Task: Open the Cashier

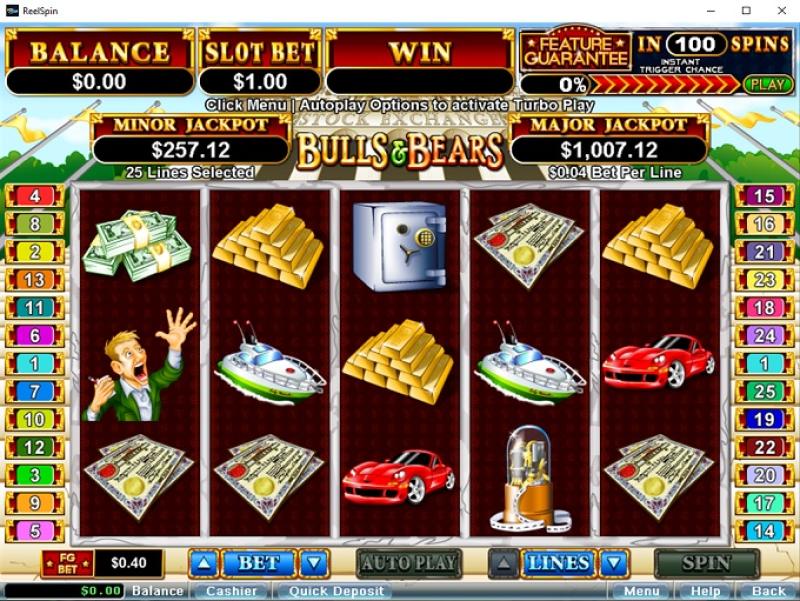Action: coord(231,591)
